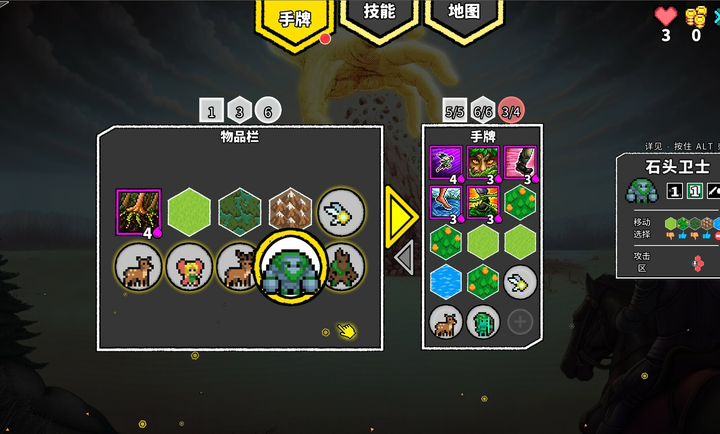This screenshot has width=720, height=434.
Task: Select the stone guardian golem unit
Action: point(290,268)
